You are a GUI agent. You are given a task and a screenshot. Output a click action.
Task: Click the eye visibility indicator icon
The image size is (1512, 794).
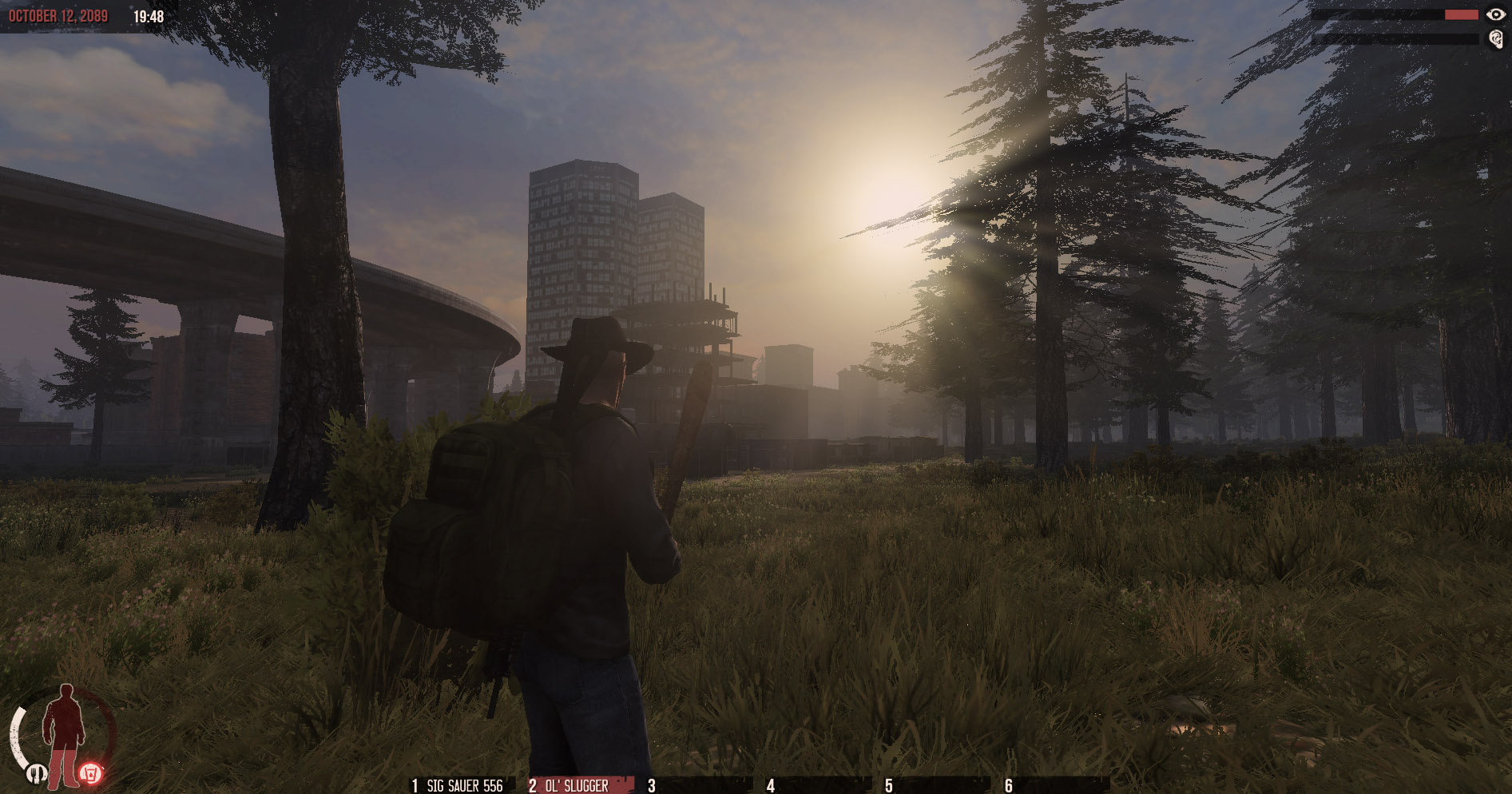[1497, 14]
